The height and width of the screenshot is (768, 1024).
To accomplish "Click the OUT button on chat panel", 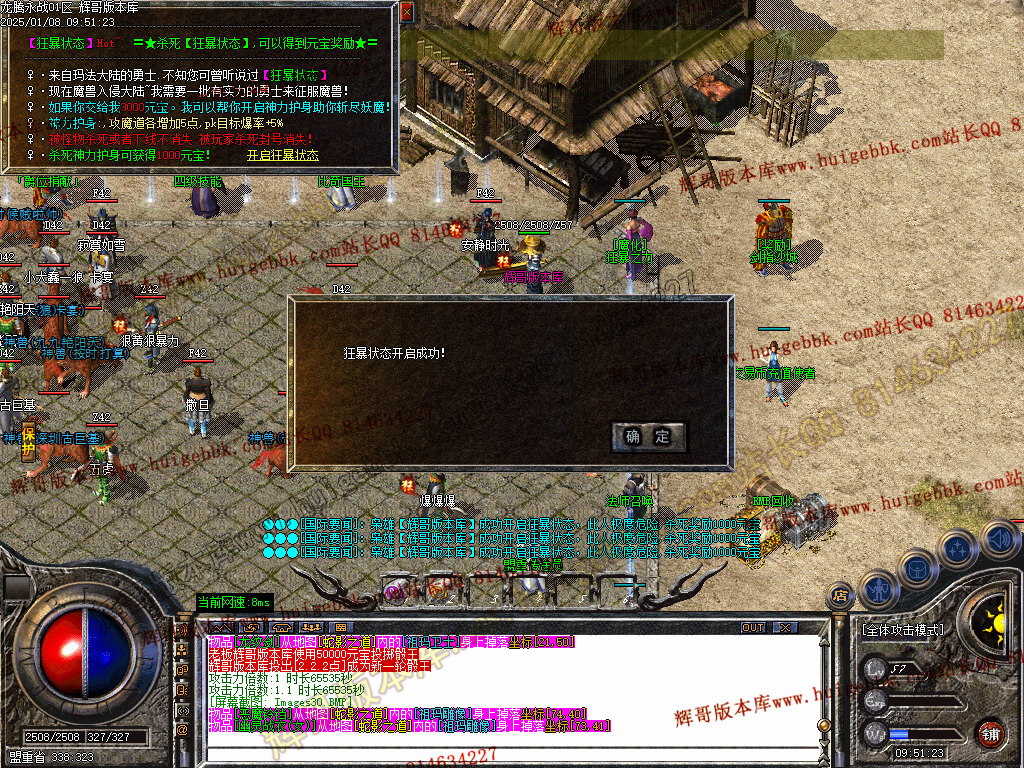I will (x=752, y=628).
